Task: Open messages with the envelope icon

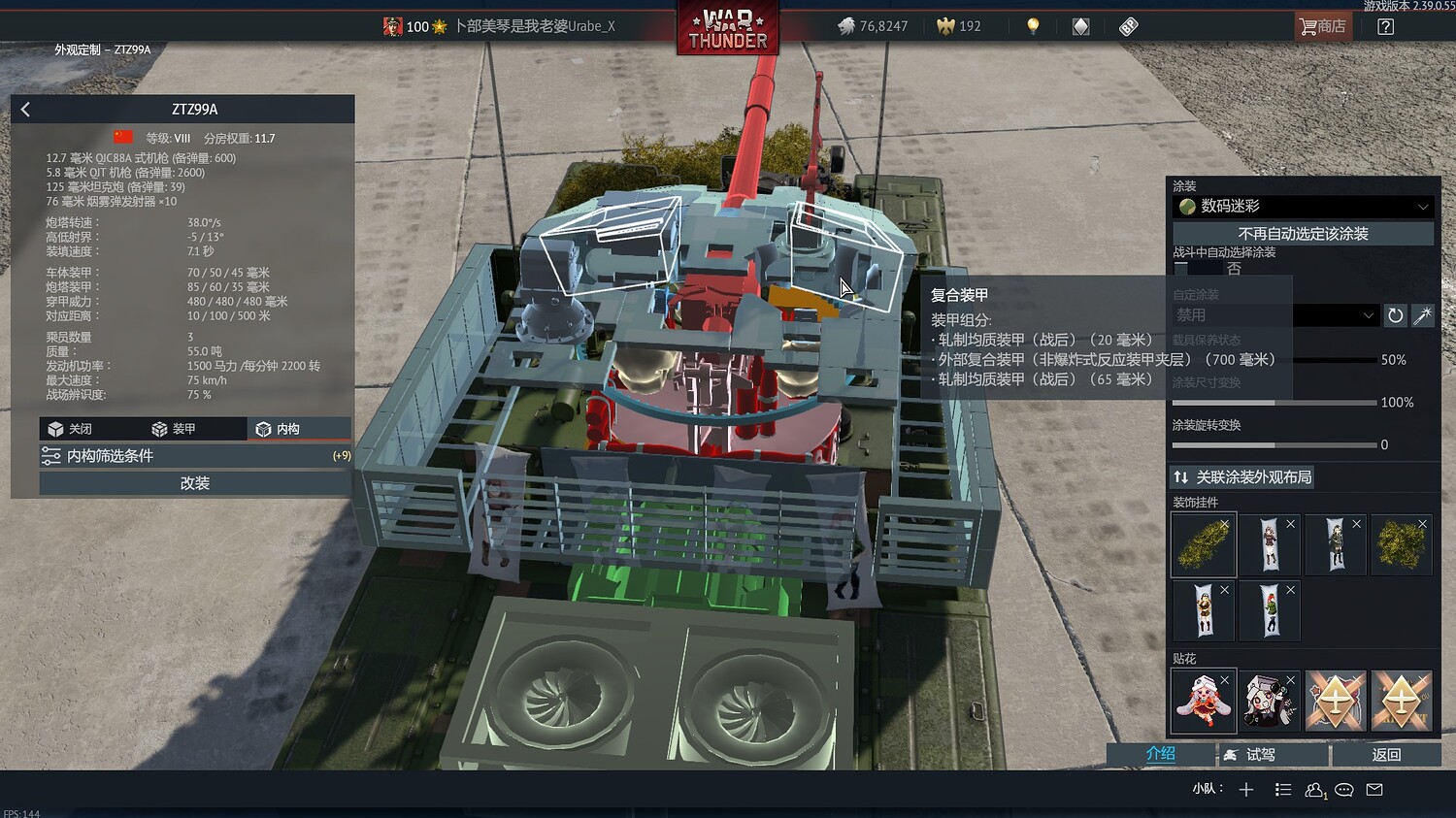Action: tap(1374, 789)
